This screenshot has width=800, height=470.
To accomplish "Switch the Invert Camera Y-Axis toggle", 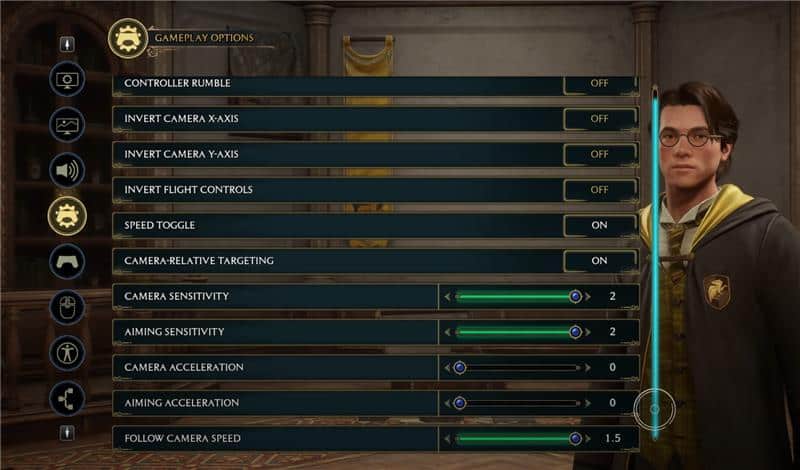I will (599, 155).
